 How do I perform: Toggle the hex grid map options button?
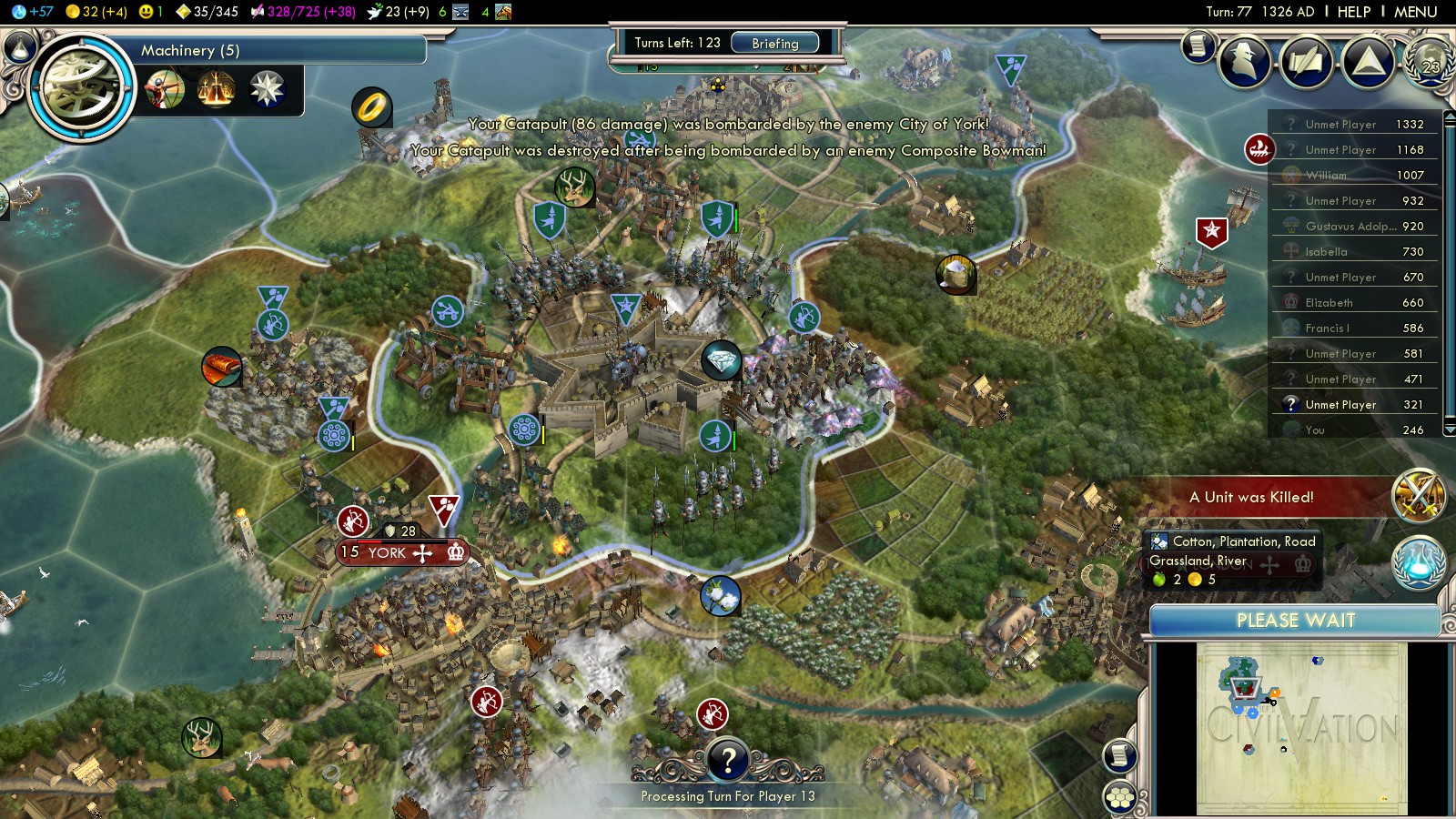[x=1120, y=798]
